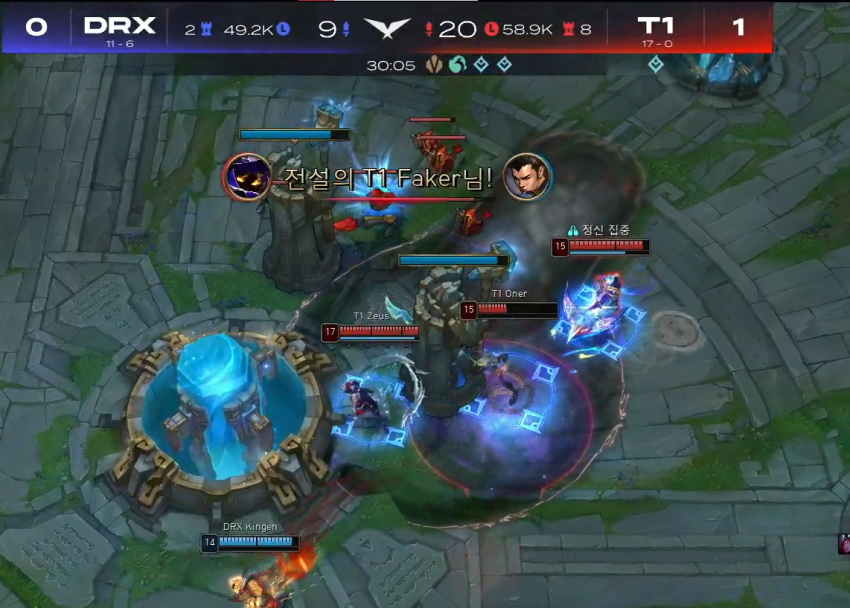Click the teal ocean drake icon

coord(457,65)
